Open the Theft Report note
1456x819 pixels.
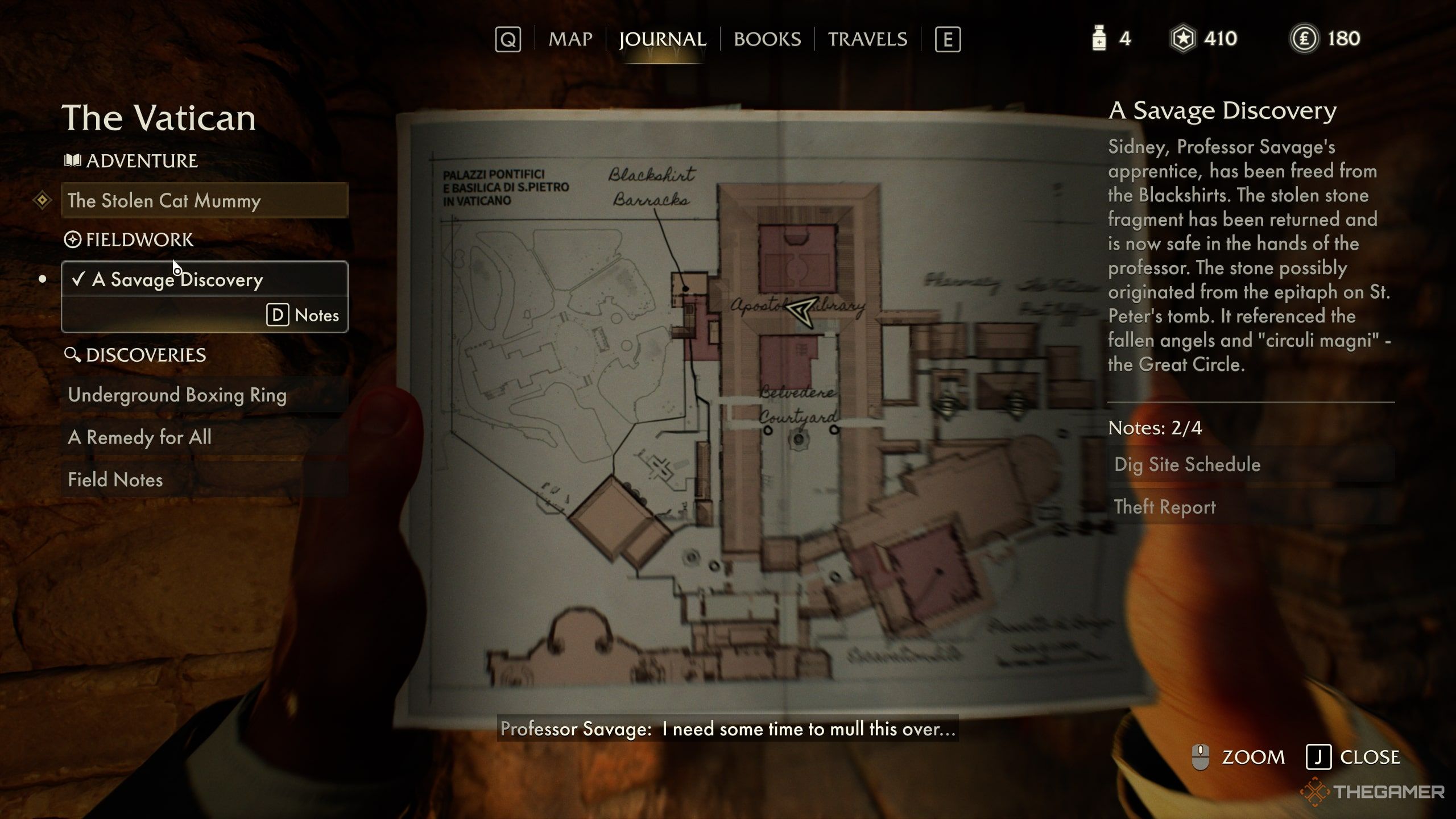click(1250, 507)
